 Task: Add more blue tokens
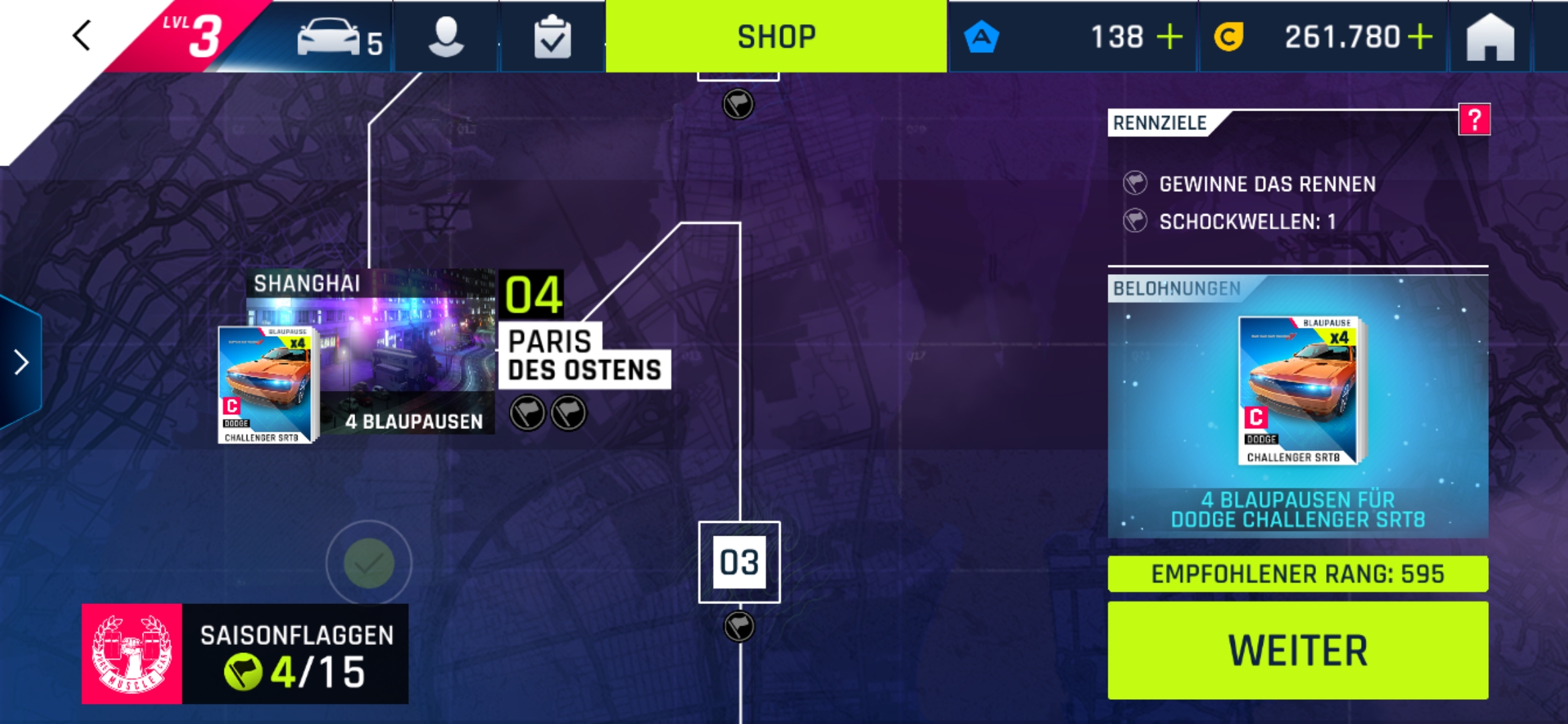point(1170,37)
